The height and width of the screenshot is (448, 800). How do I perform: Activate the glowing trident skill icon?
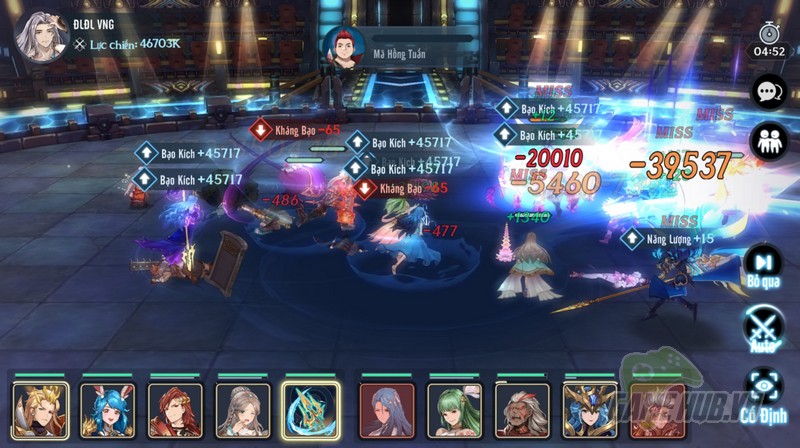310,411
